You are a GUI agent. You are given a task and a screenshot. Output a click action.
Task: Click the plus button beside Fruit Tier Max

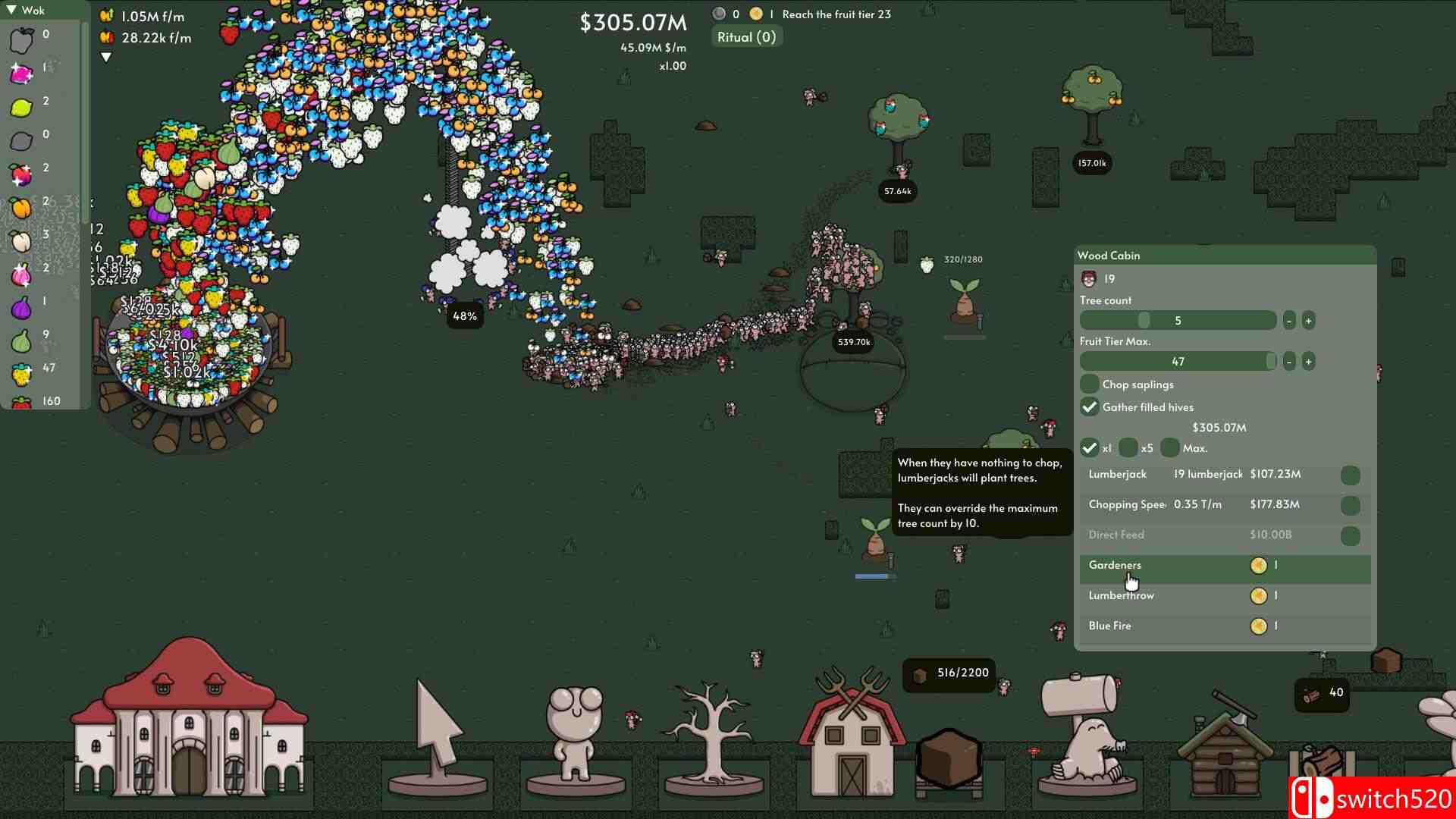tap(1309, 362)
